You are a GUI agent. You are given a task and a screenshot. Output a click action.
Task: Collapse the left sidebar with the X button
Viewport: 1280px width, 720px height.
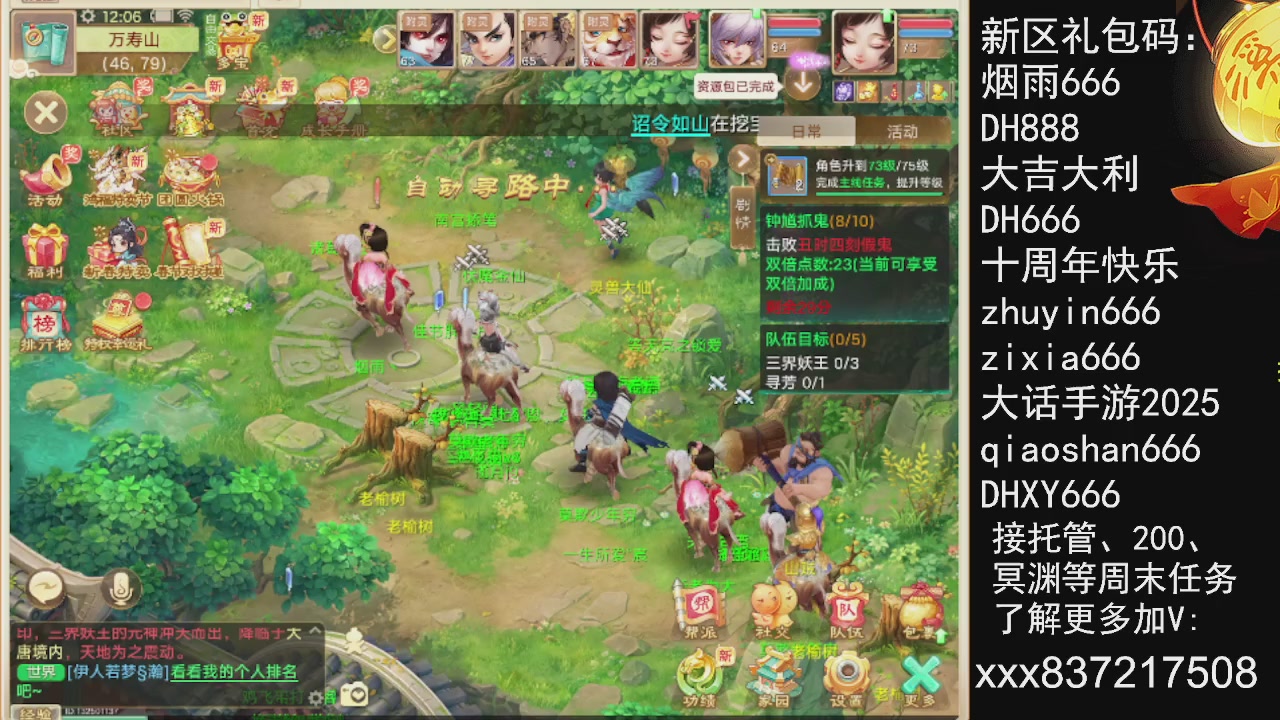click(x=45, y=112)
